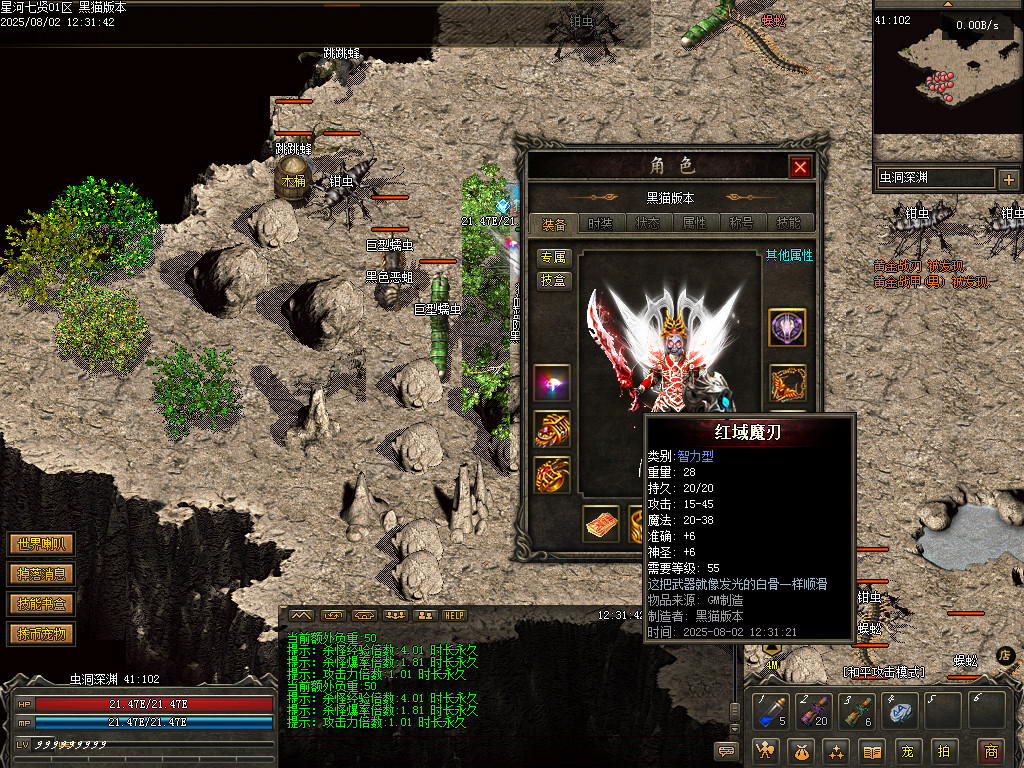1024x768 pixels.
Task: Open the 世界喇叭 button
Action: tap(41, 545)
